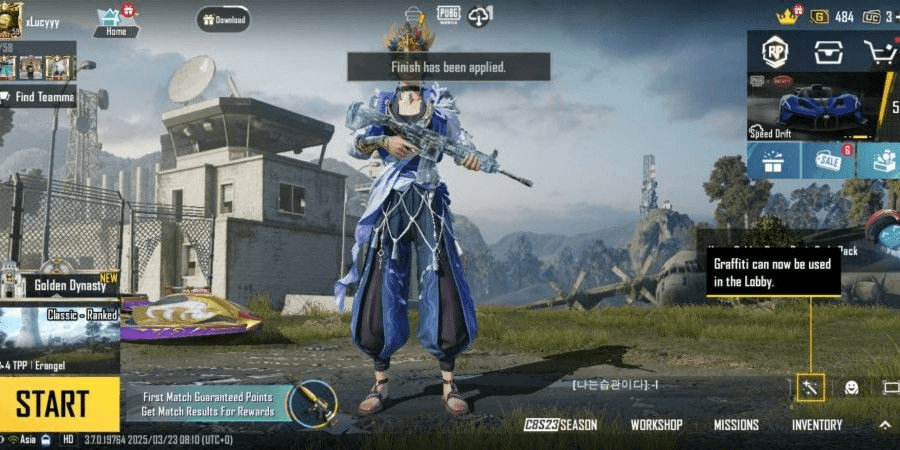Viewport: 900px width, 450px height.
Task: Open xLucyyy's player profile avatar
Action: [x=10, y=18]
